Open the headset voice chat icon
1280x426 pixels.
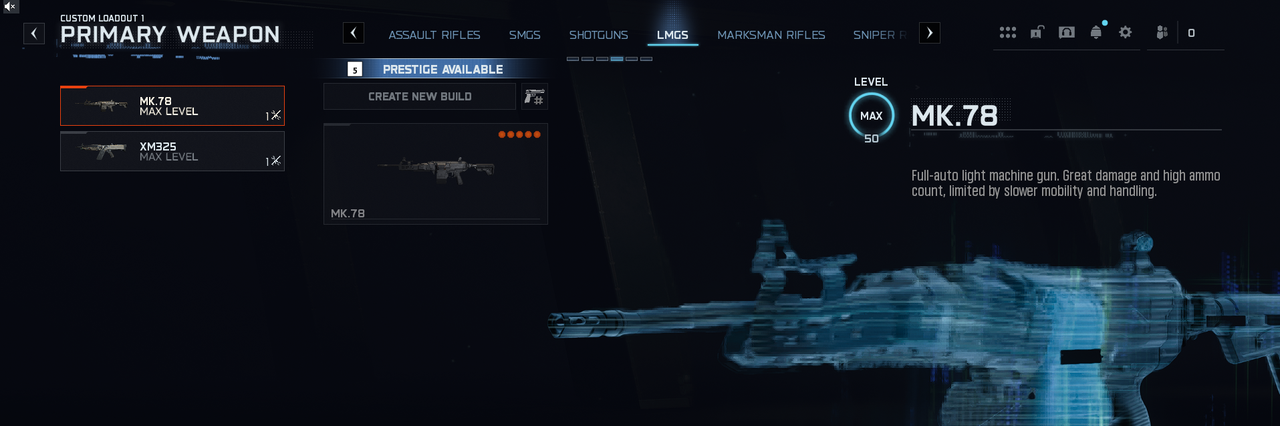click(x=1066, y=33)
